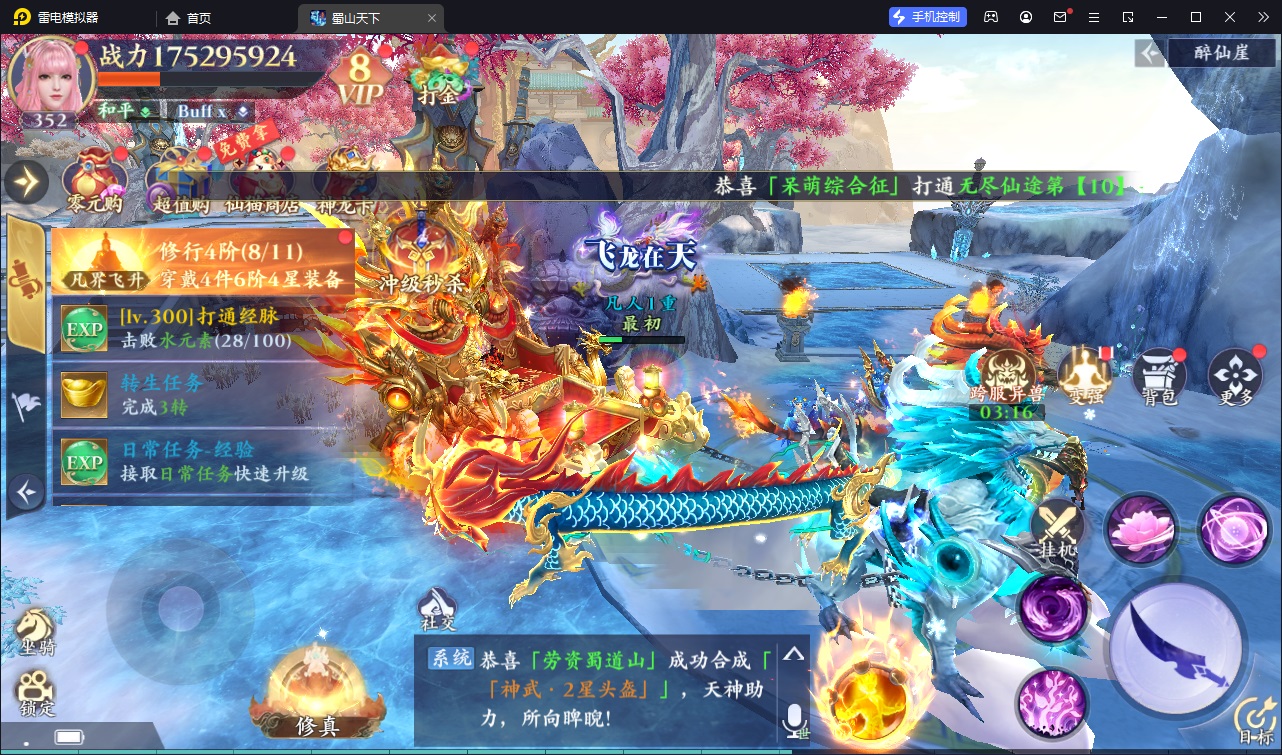1282x755 pixels.
Task: Open the 社交 social button
Action: click(x=437, y=610)
